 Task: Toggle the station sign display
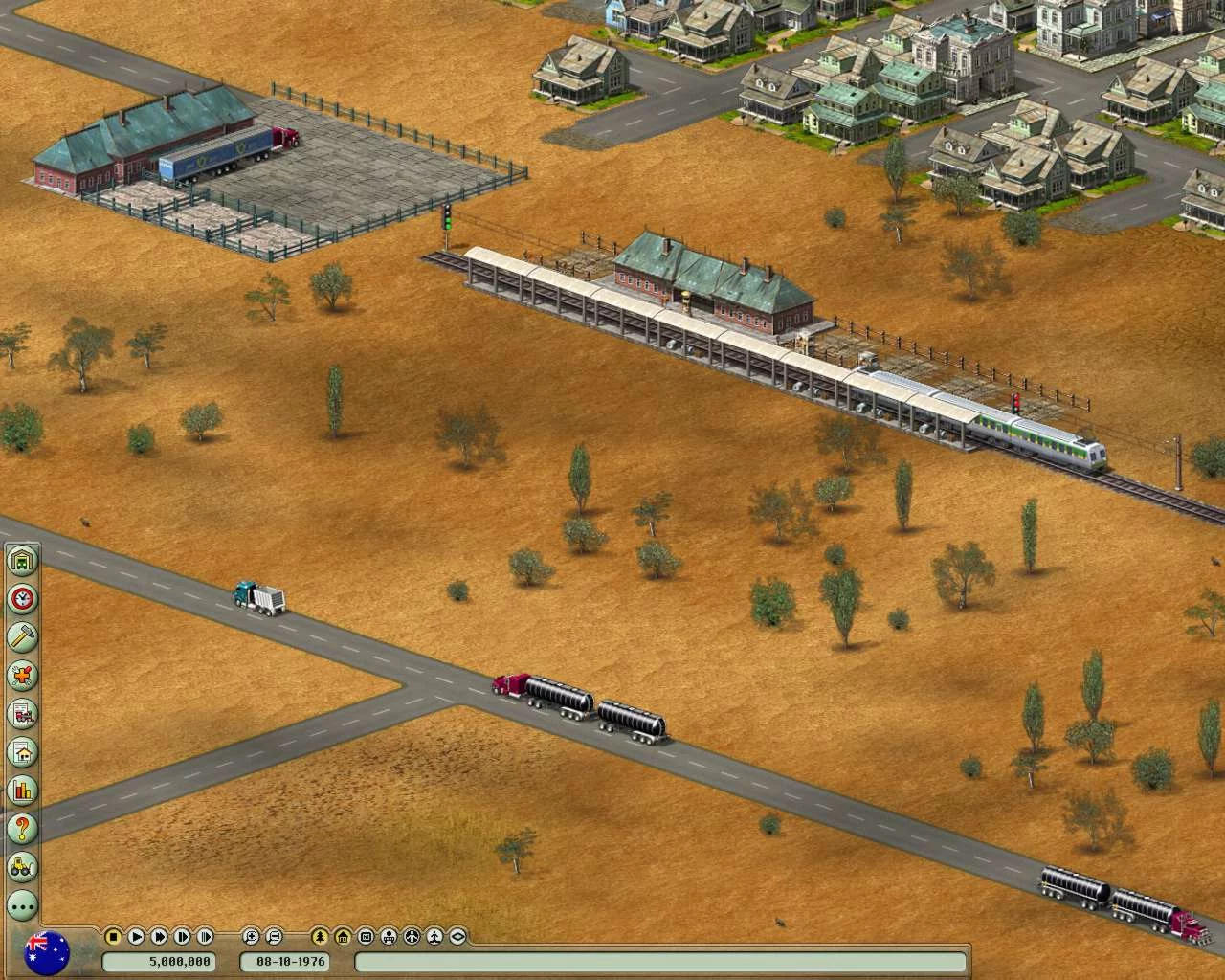pos(367,937)
